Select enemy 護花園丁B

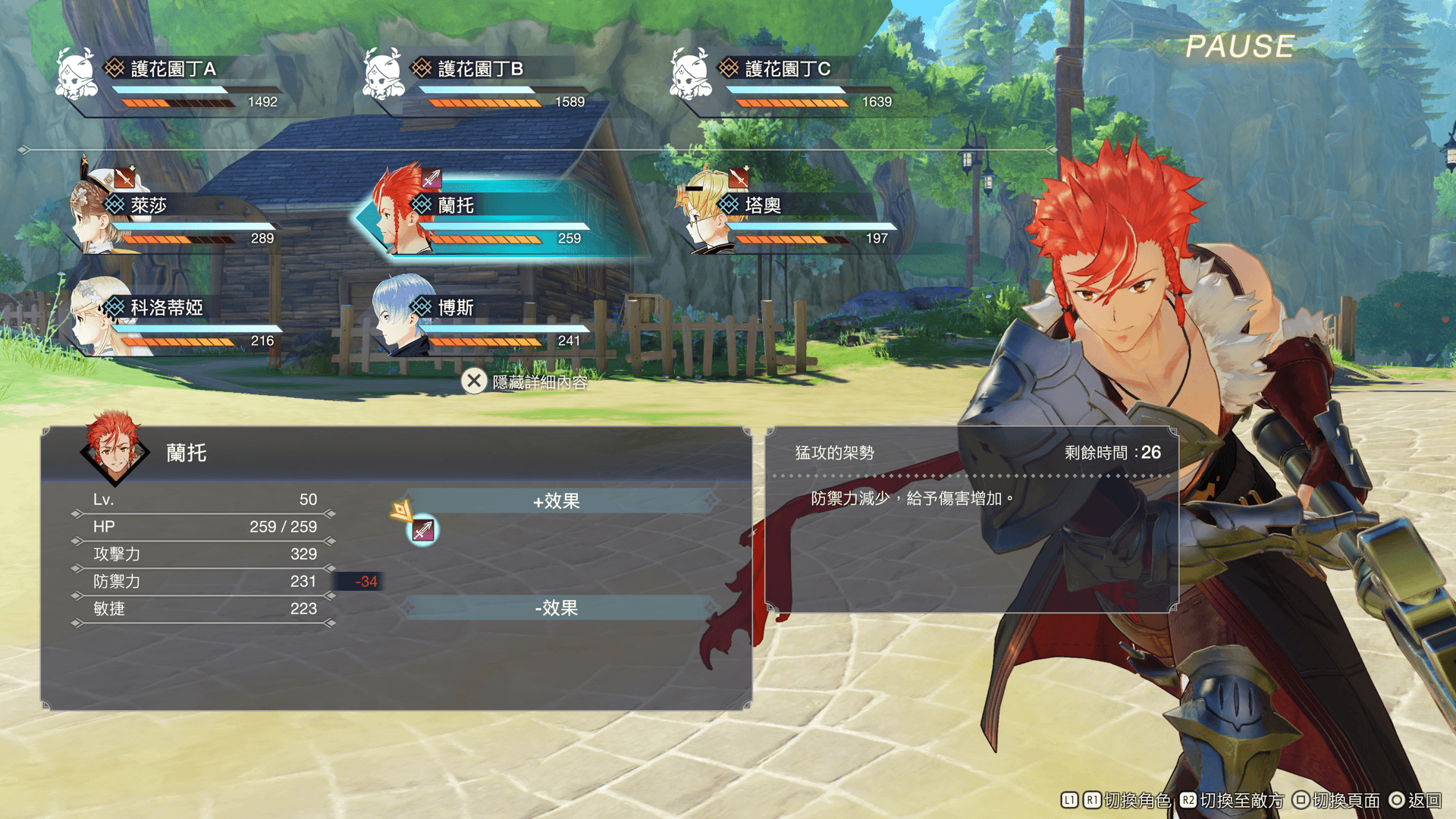point(480,80)
